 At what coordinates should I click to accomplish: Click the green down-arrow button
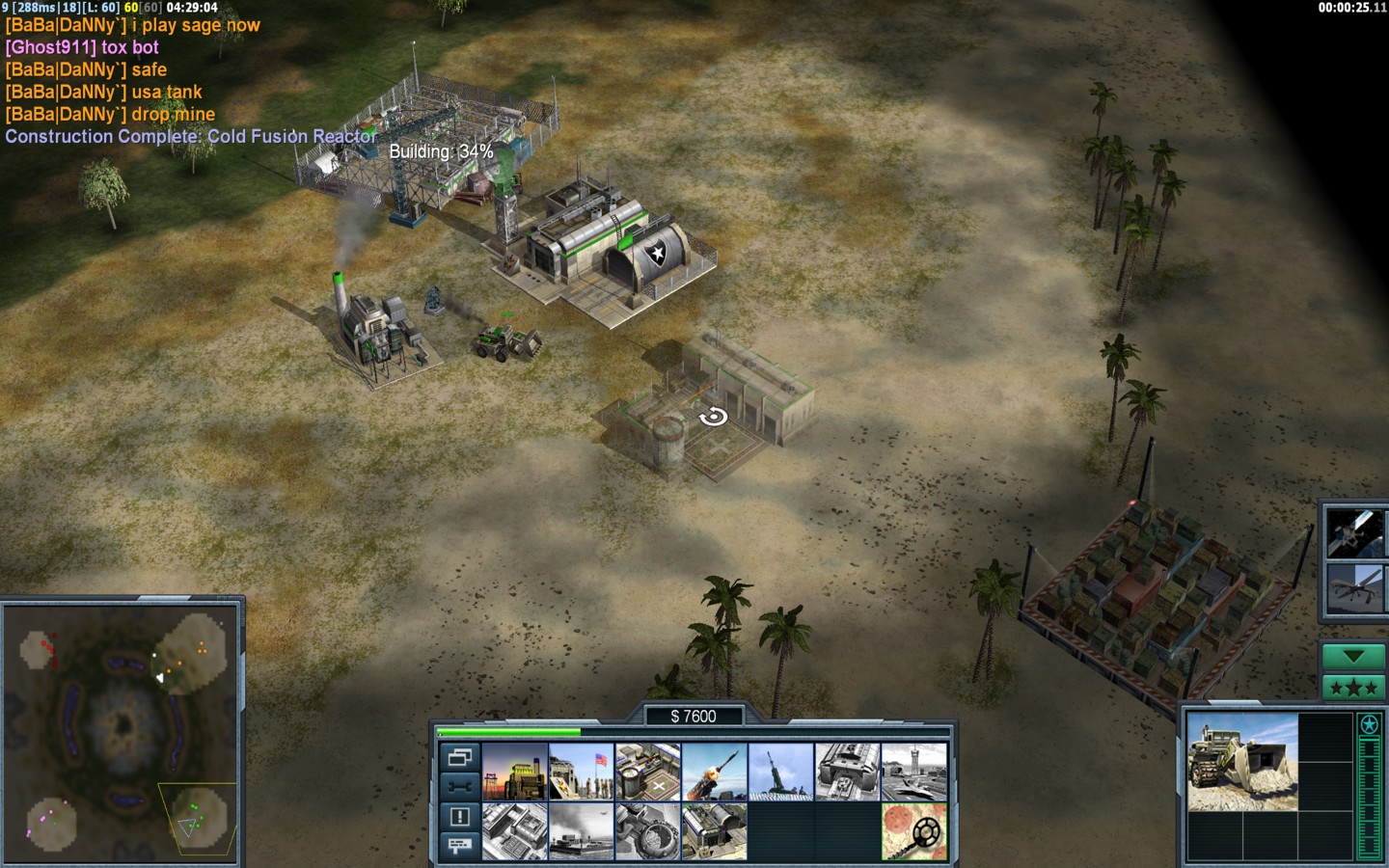click(x=1352, y=657)
